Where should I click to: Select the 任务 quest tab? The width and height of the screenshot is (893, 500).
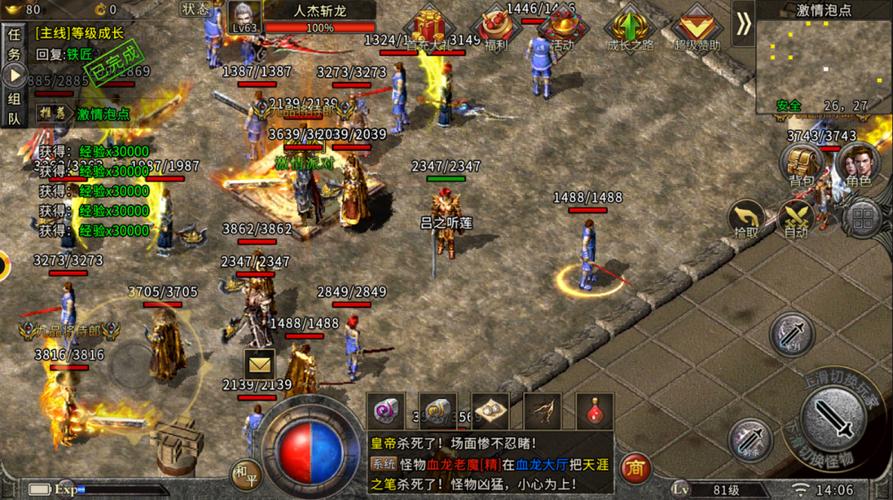[x=14, y=43]
